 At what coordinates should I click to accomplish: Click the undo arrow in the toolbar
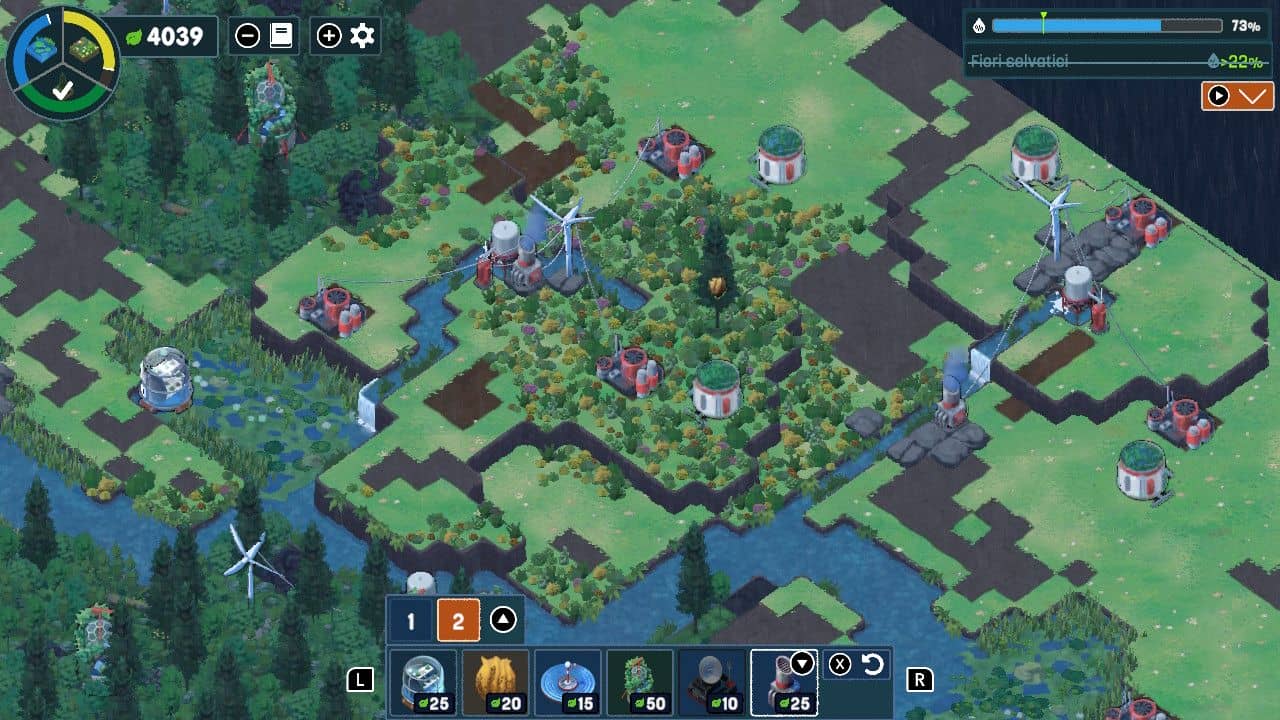tap(873, 665)
